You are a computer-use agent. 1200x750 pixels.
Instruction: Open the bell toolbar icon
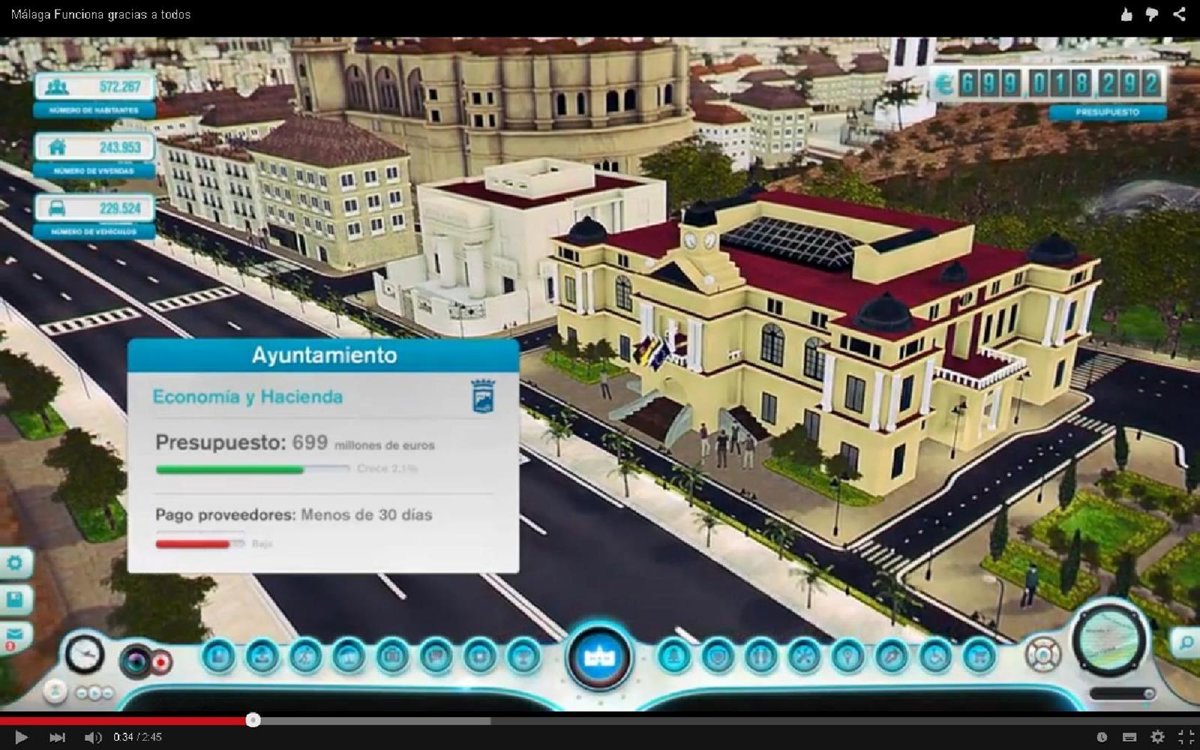coord(674,657)
